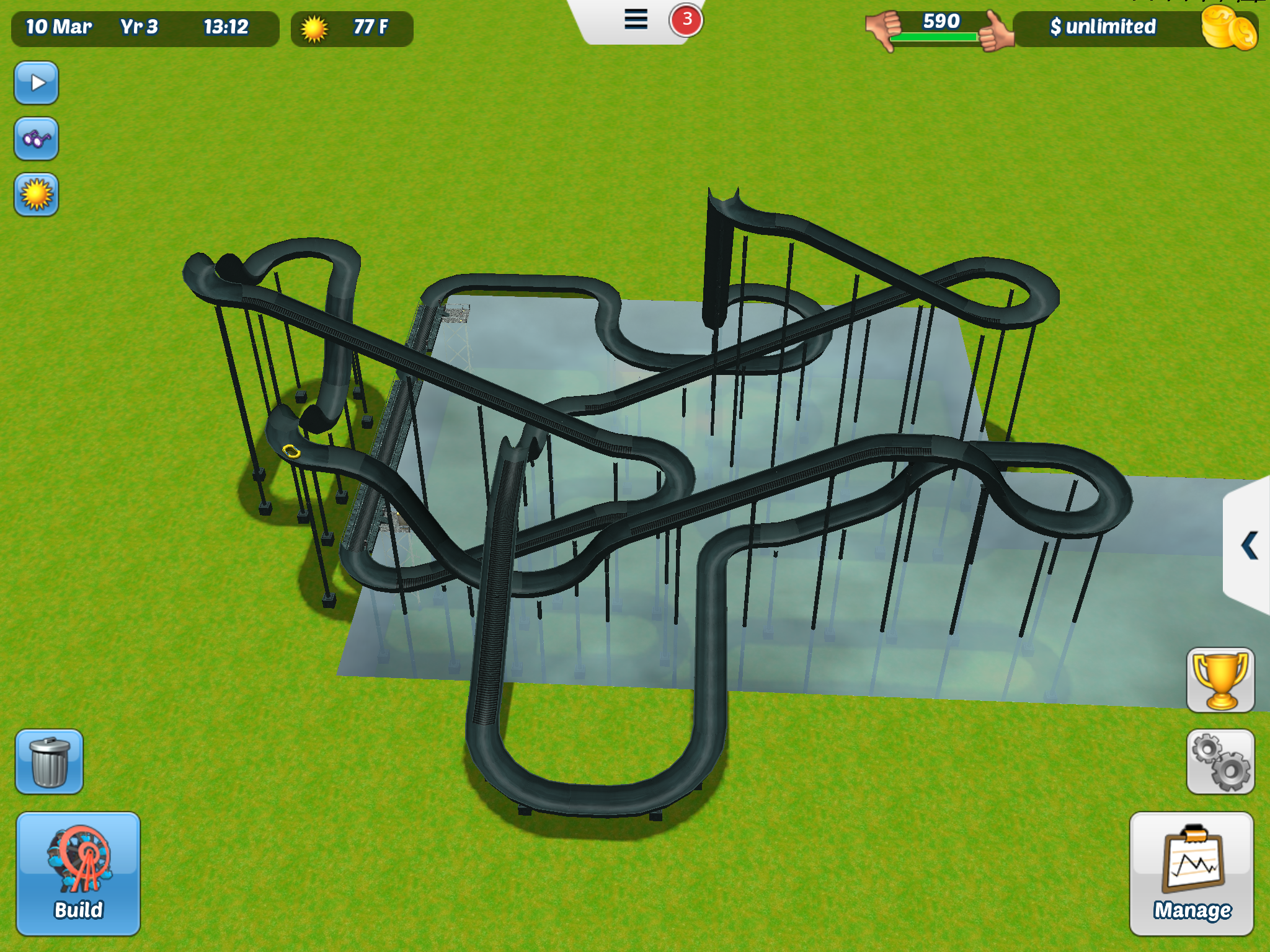Click the trash can demolish button
Image resolution: width=1270 pixels, height=952 pixels.
[x=49, y=762]
